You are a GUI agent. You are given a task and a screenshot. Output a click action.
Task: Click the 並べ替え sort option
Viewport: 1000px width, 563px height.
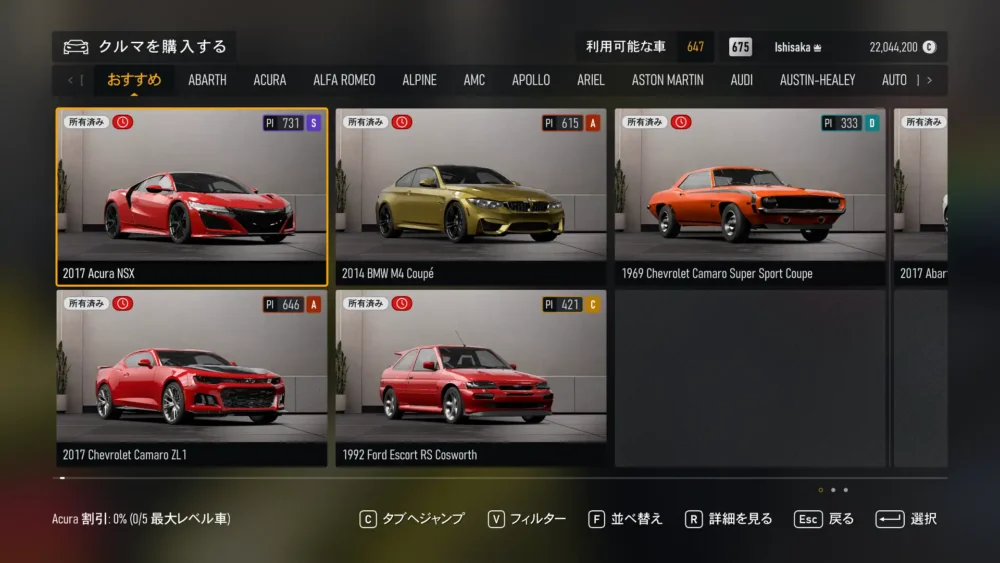click(x=625, y=519)
